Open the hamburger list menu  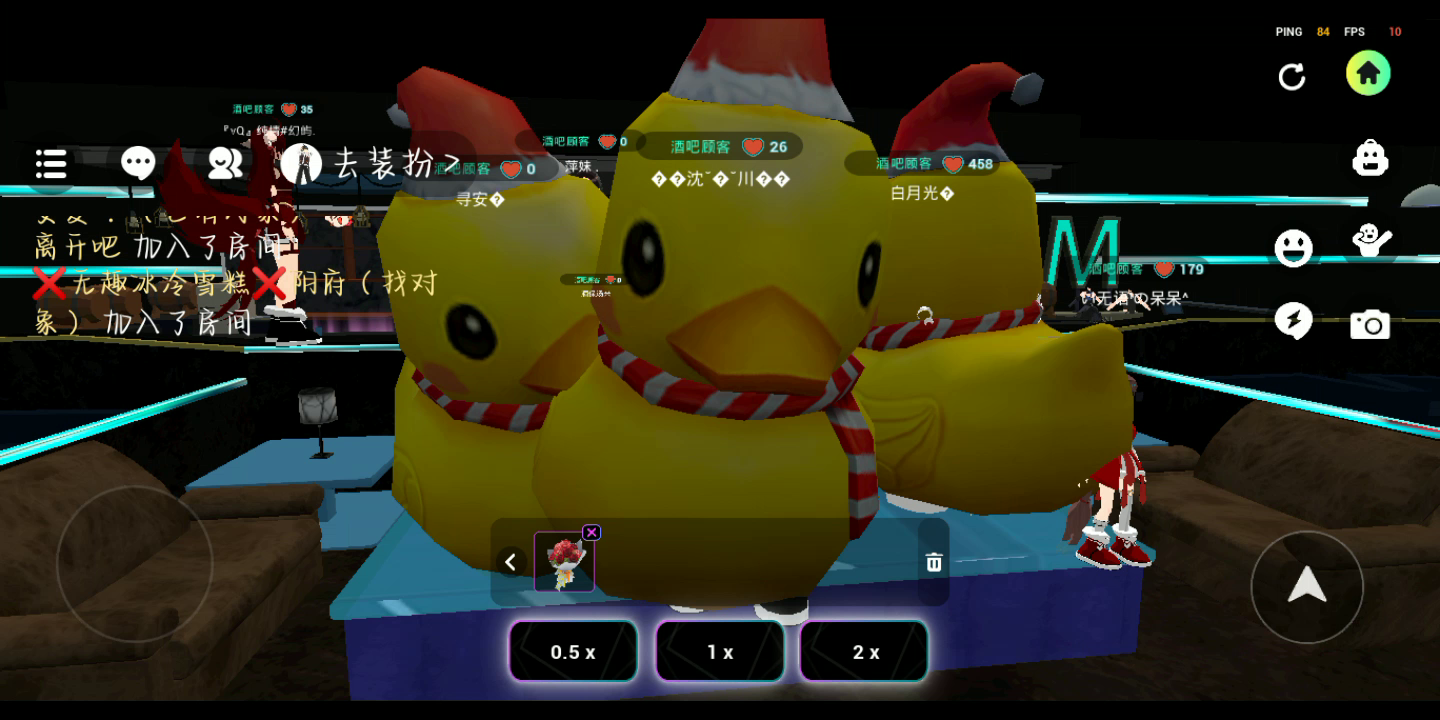tap(51, 164)
